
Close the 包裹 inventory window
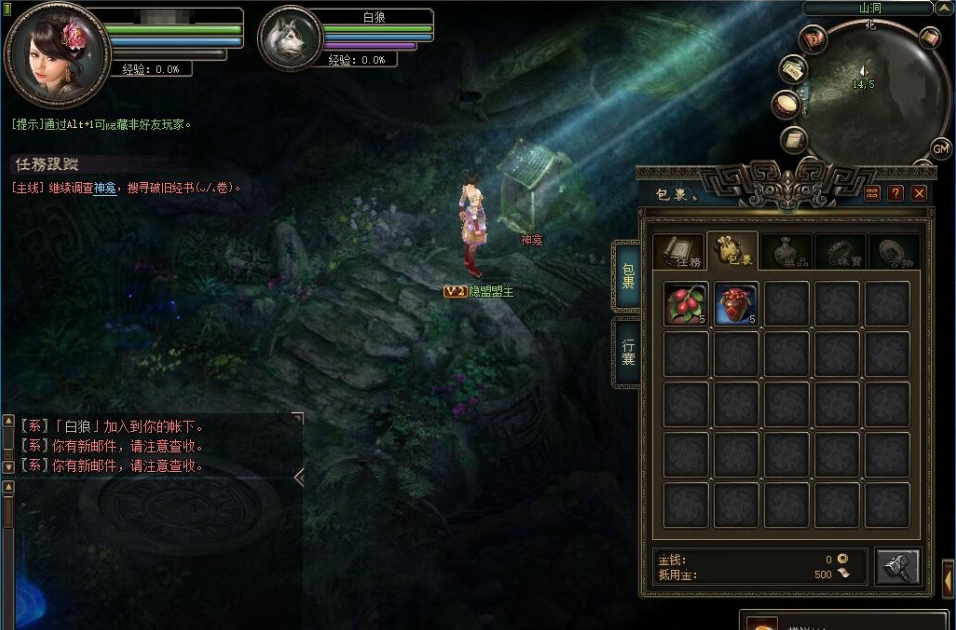(x=919, y=193)
